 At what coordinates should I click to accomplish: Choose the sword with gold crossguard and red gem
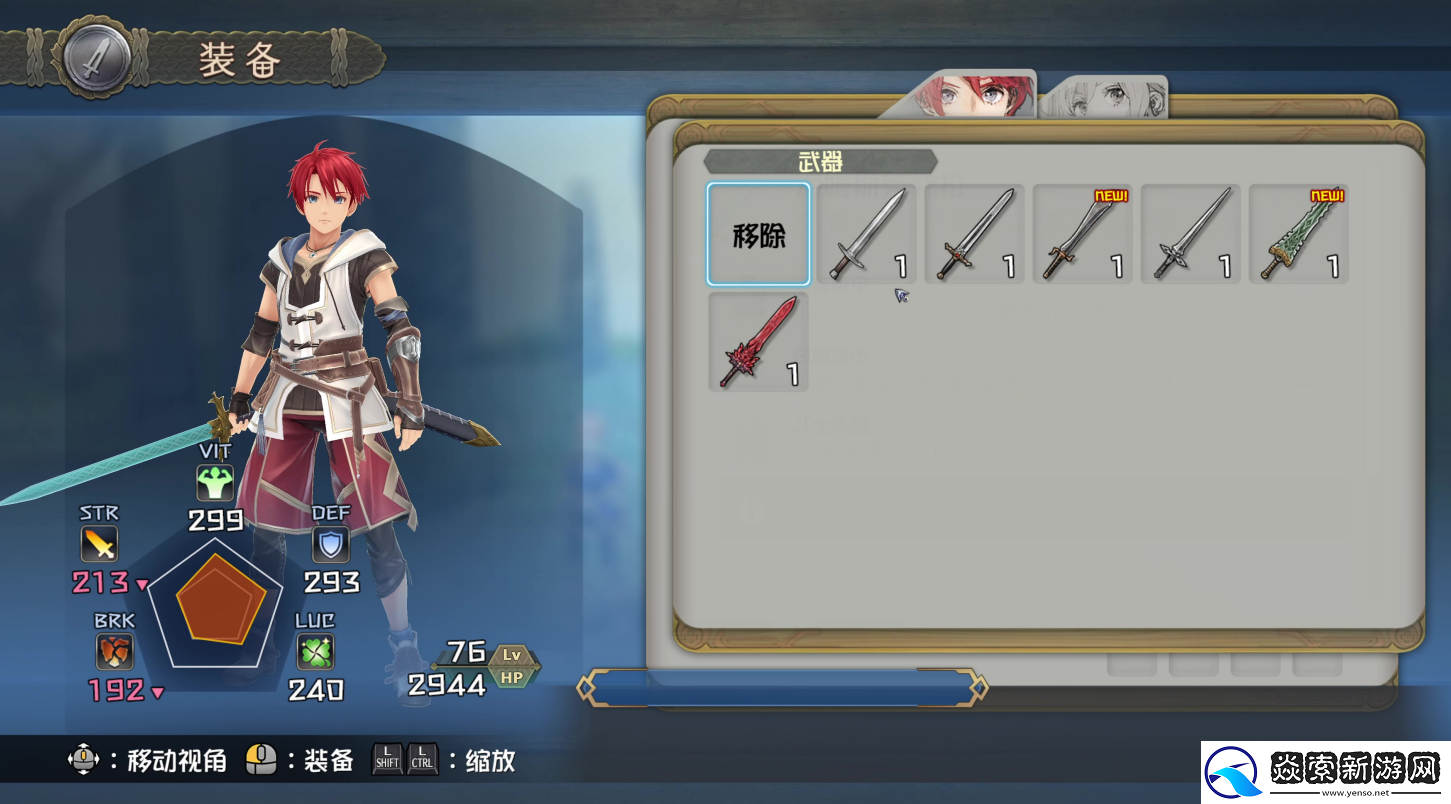coord(974,234)
